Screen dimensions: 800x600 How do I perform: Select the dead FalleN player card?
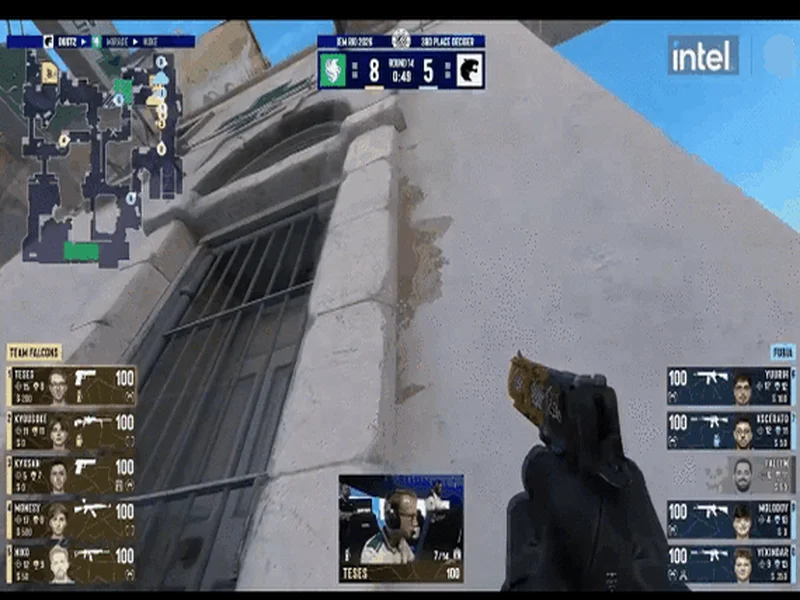pos(730,476)
